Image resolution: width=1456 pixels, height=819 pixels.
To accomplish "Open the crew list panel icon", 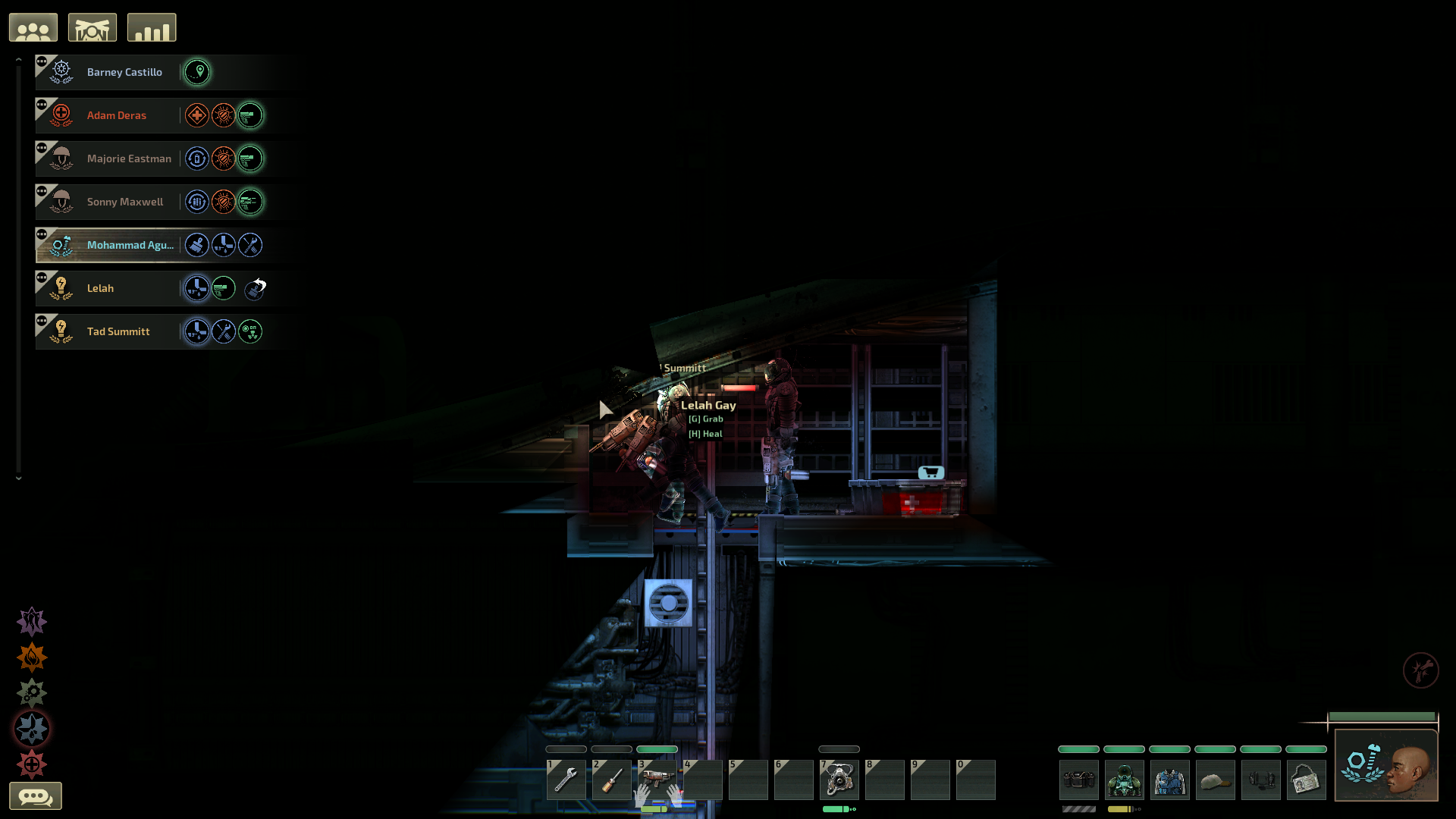I will tap(33, 27).
